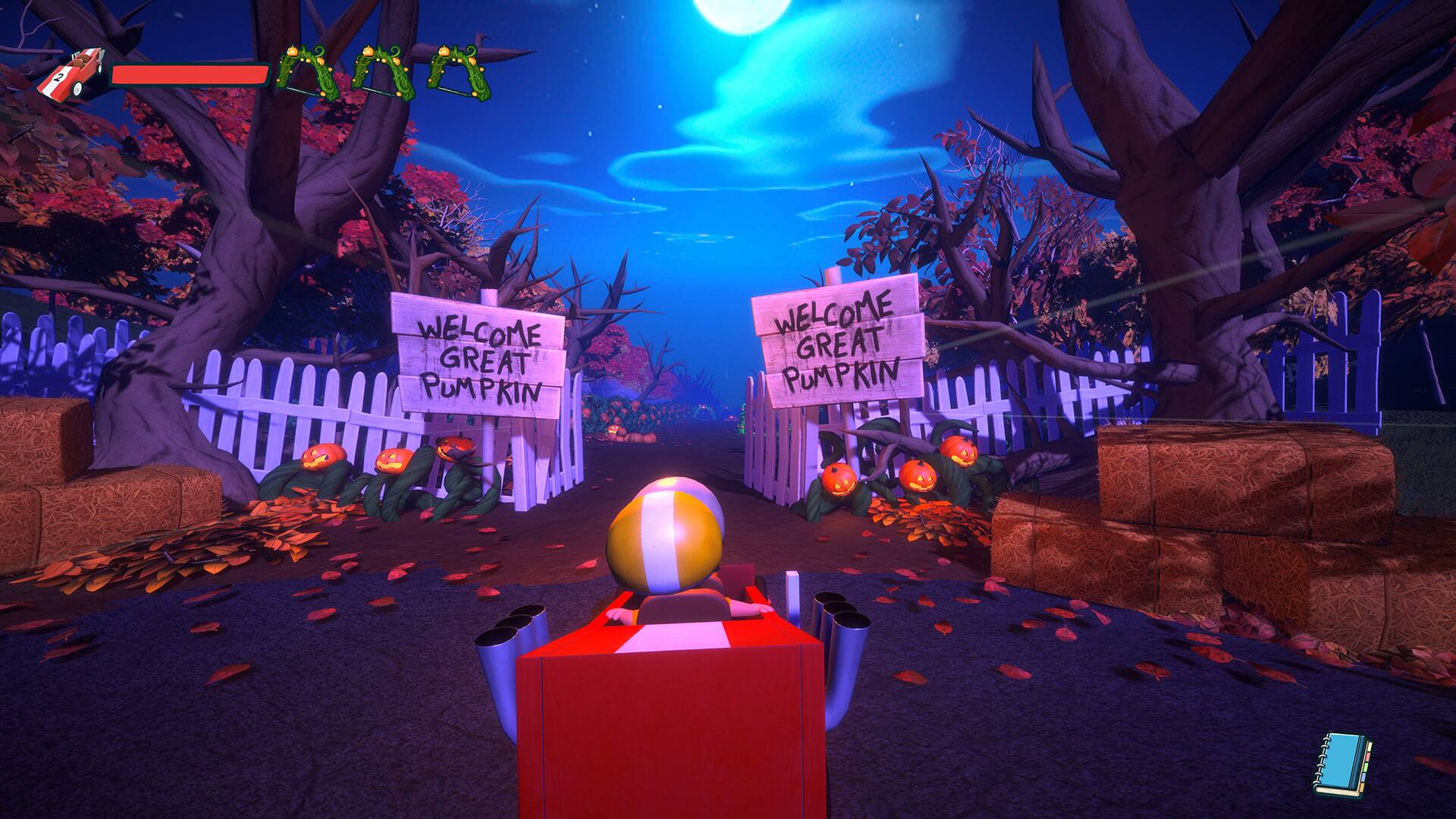The width and height of the screenshot is (1456, 819).
Task: Click the pumpkin atop the leftmost vine arch
Action: pos(292,51)
